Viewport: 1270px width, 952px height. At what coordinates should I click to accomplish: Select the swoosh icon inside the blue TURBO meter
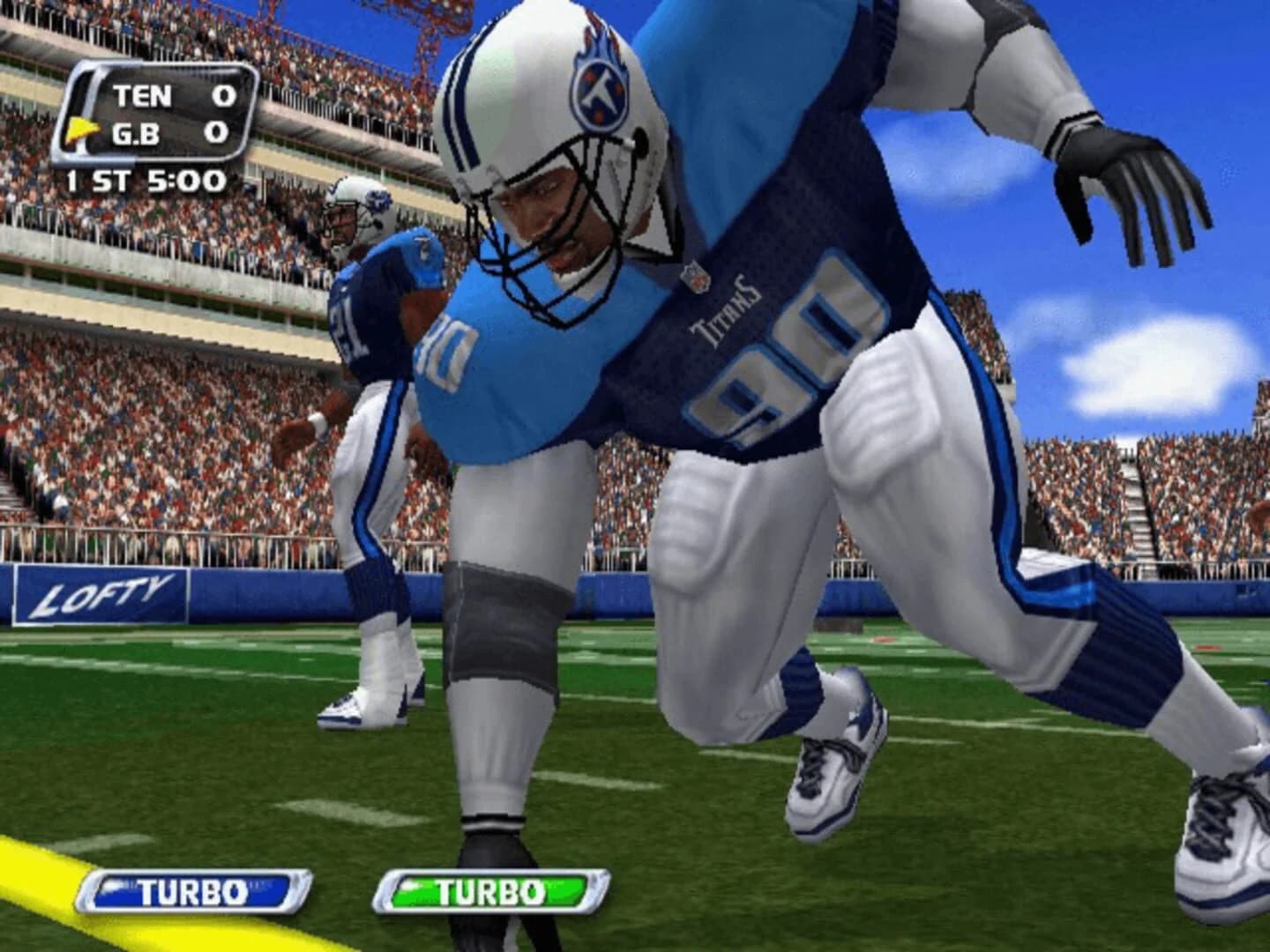[x=120, y=885]
